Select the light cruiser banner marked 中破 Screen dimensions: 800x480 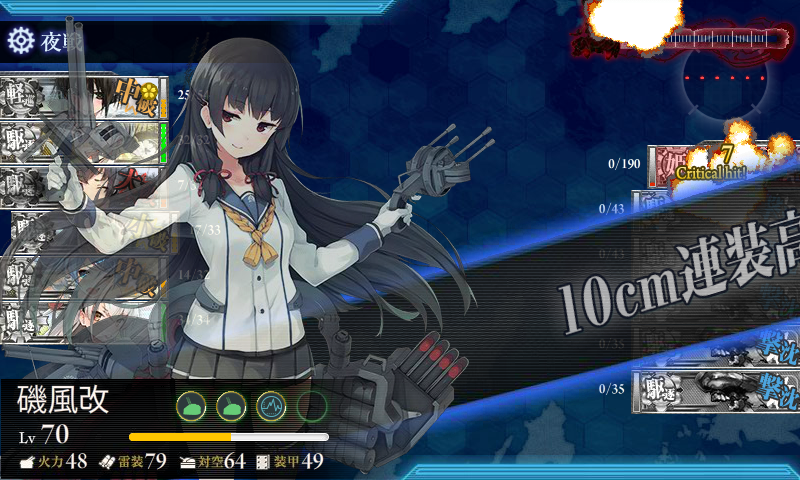[84, 97]
